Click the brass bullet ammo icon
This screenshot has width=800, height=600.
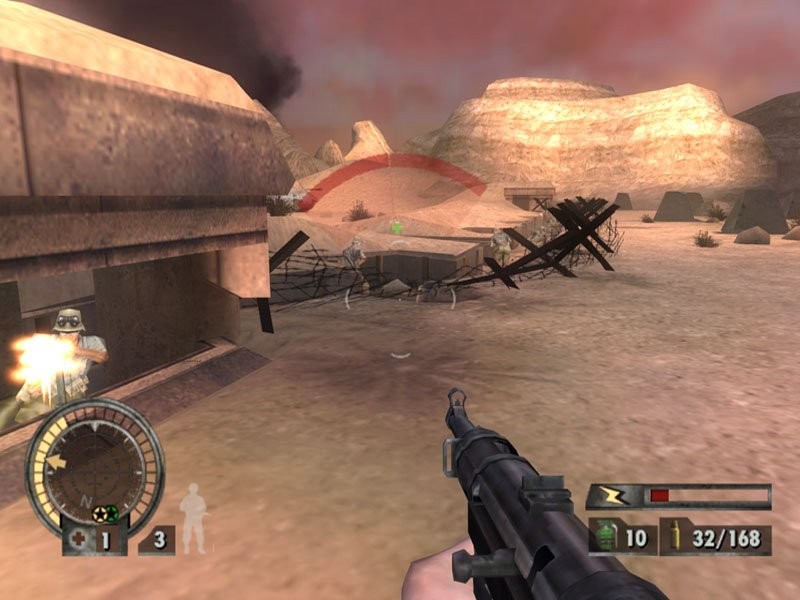677,538
